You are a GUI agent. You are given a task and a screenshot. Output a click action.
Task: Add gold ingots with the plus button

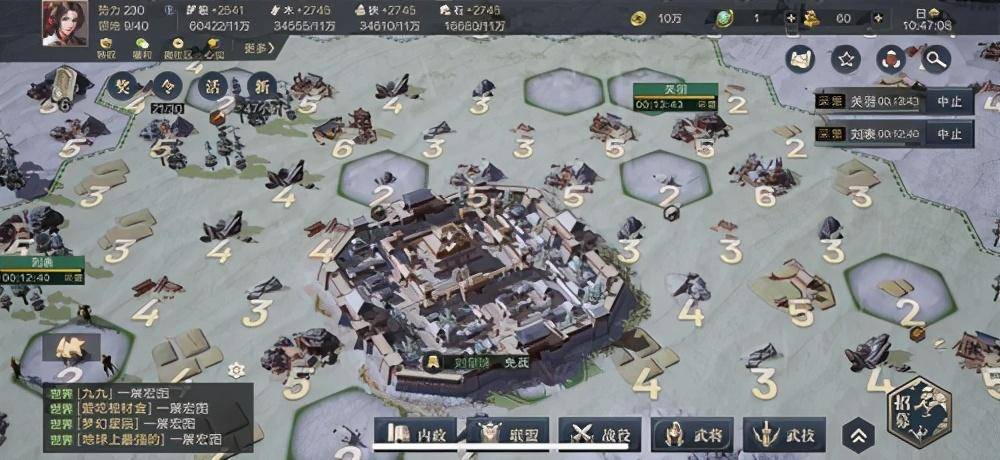click(871, 18)
